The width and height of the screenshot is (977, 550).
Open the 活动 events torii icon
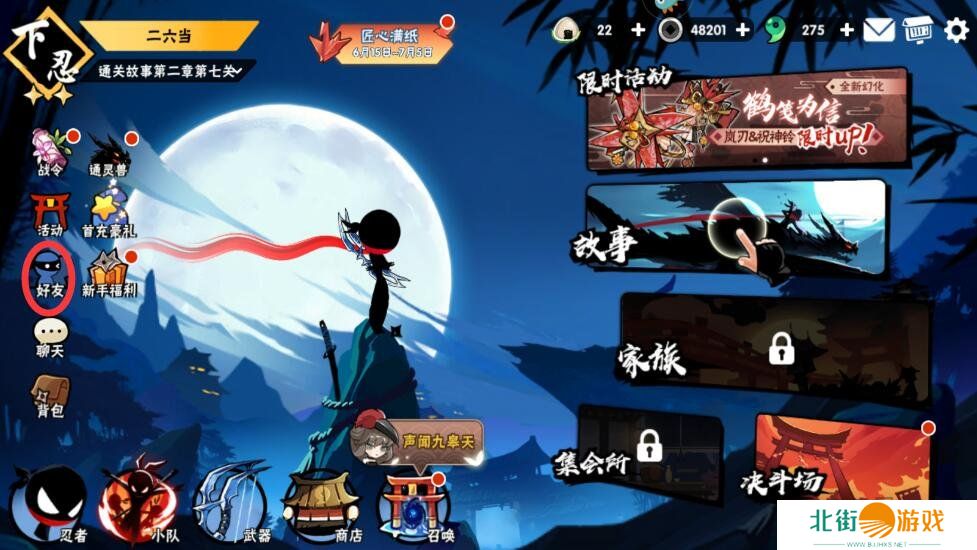tap(49, 213)
